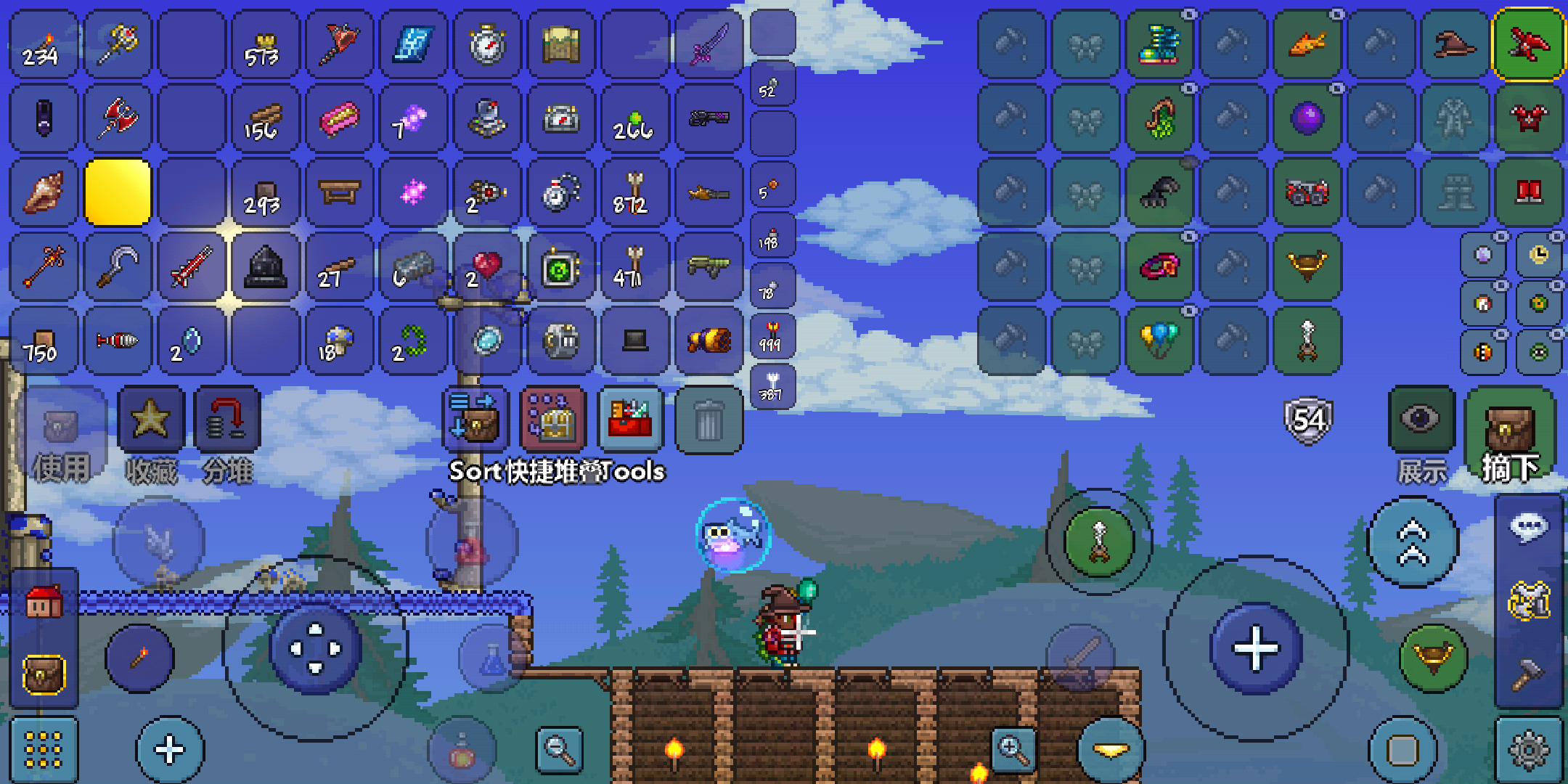This screenshot has width=1568, height=784.
Task: Pick the magic conch shell slot
Action: click(x=43, y=192)
